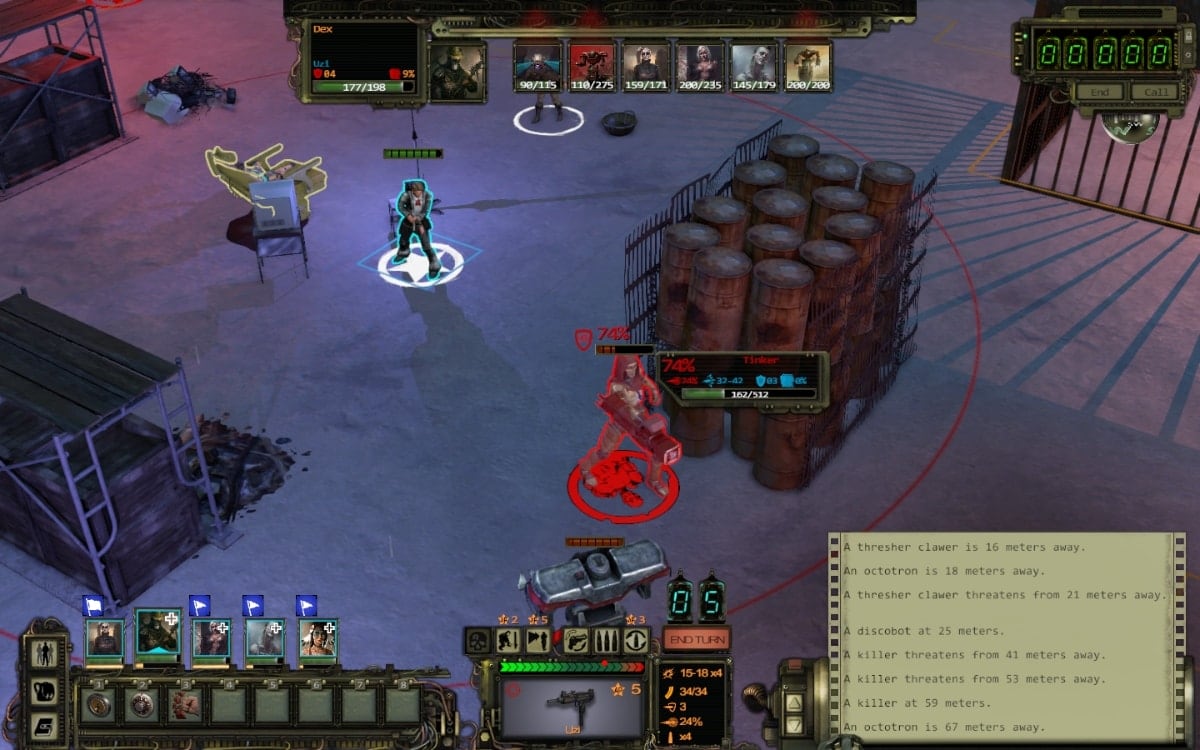Toggle the crouch stance action
The width and height of the screenshot is (1200, 750).
pyautogui.click(x=508, y=641)
